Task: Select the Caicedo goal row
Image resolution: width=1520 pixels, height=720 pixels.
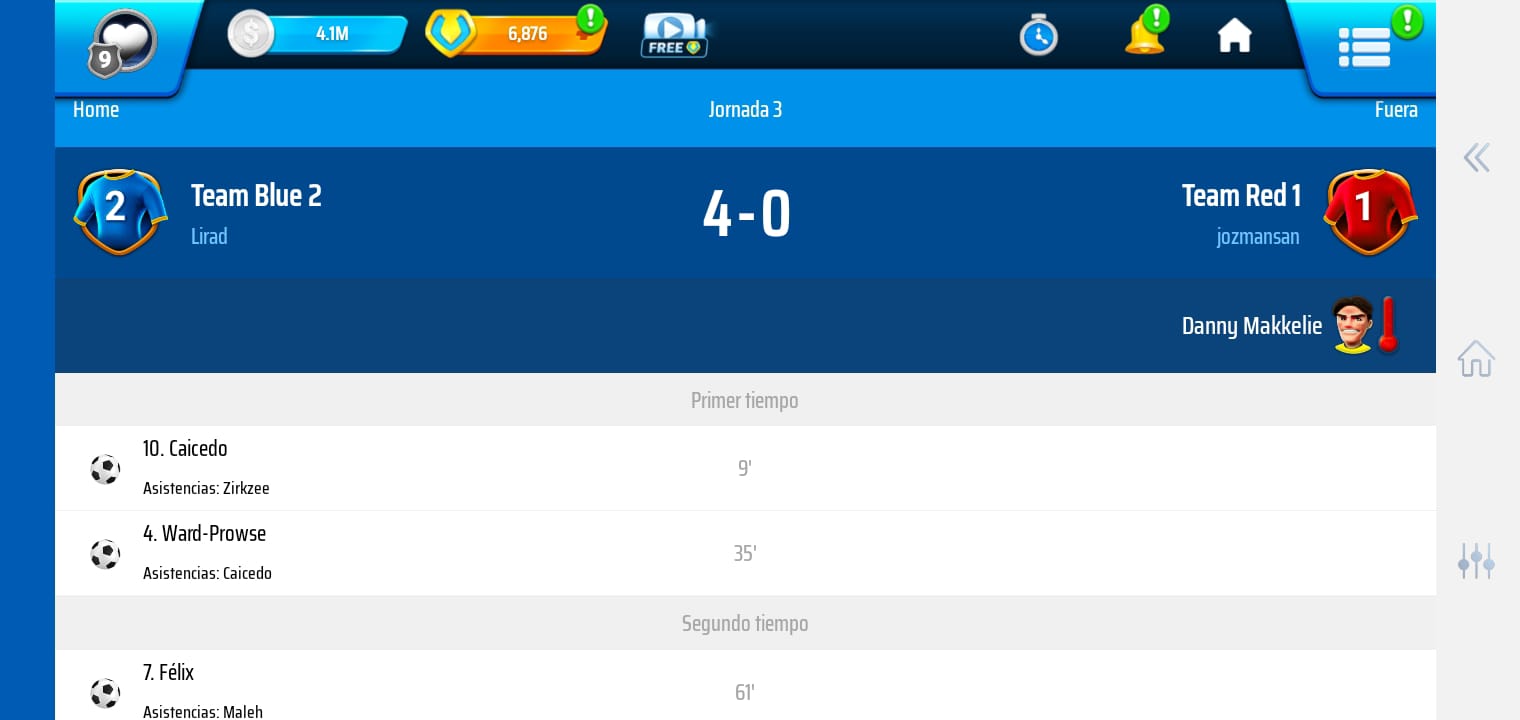Action: 744,468
